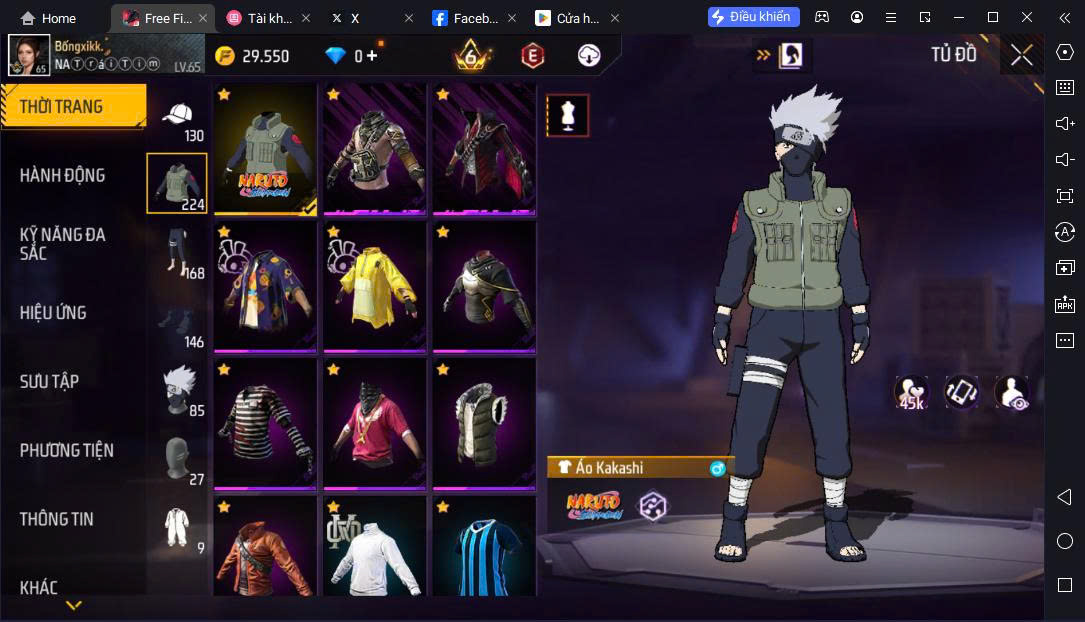Switch to Kỹ Năng Đa Sắc tab
Screen dimensions: 1085x622
(x=63, y=244)
